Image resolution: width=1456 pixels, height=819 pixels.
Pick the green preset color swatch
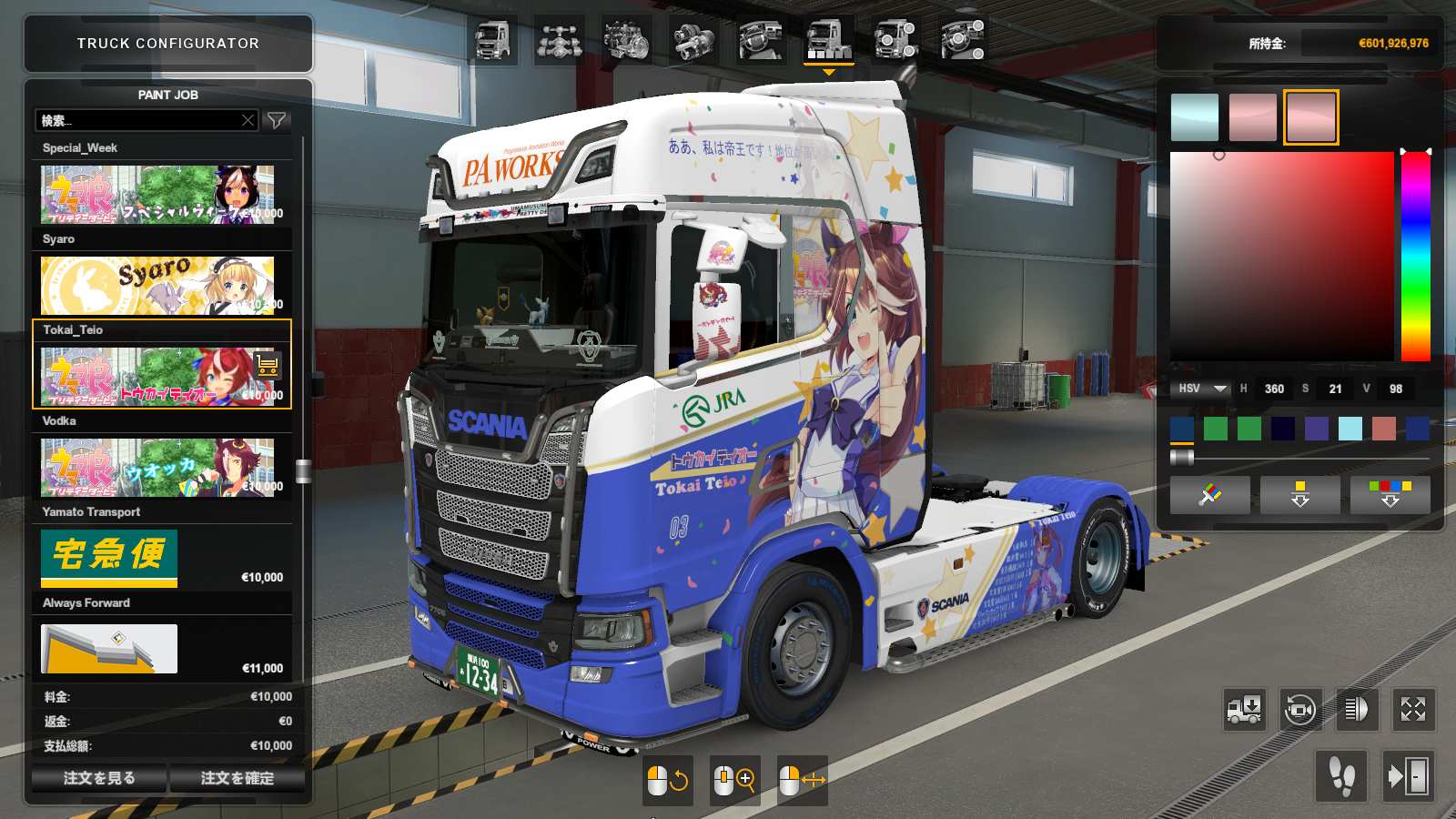(x=1216, y=428)
